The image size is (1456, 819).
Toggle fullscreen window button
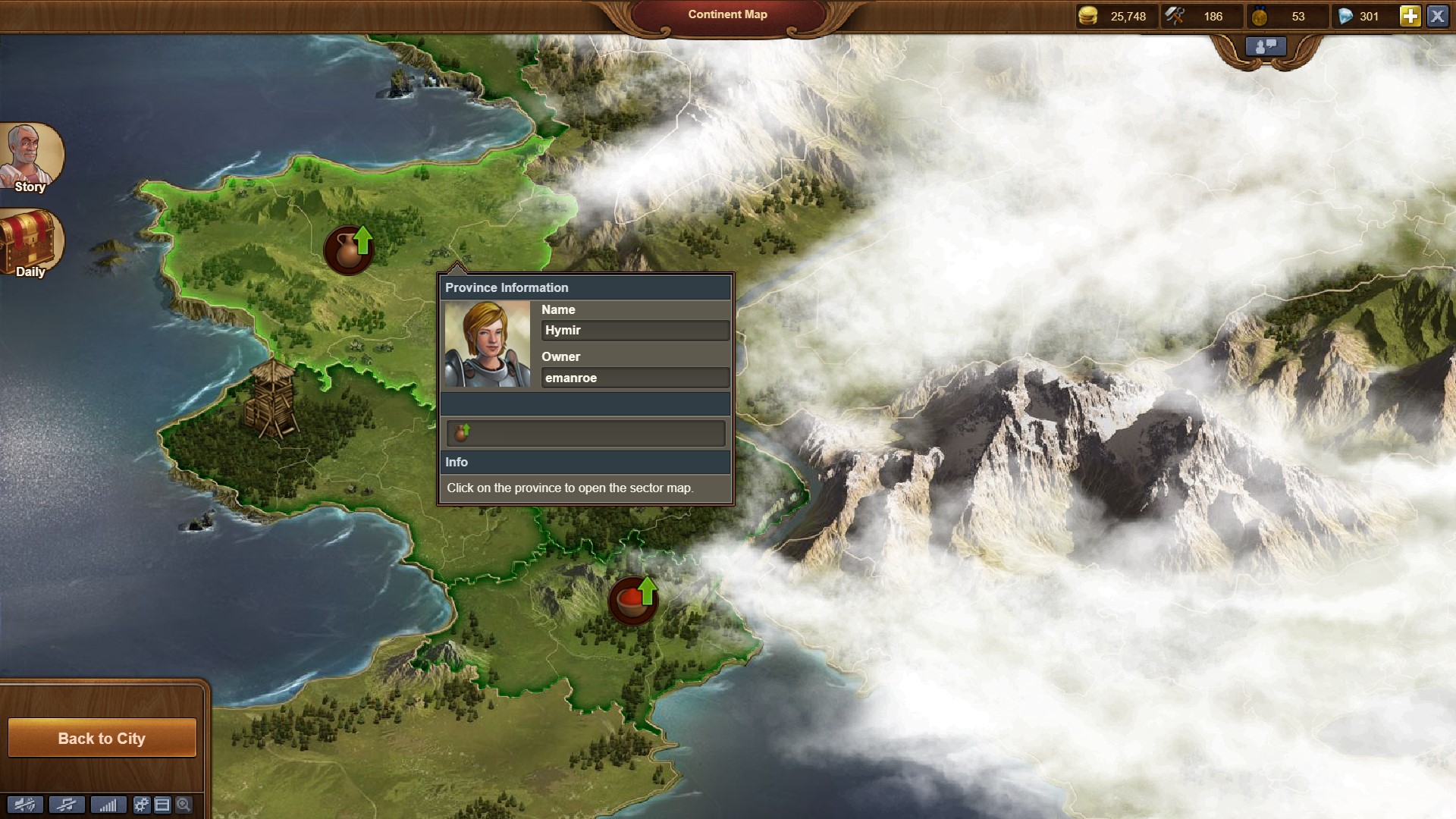point(162,805)
